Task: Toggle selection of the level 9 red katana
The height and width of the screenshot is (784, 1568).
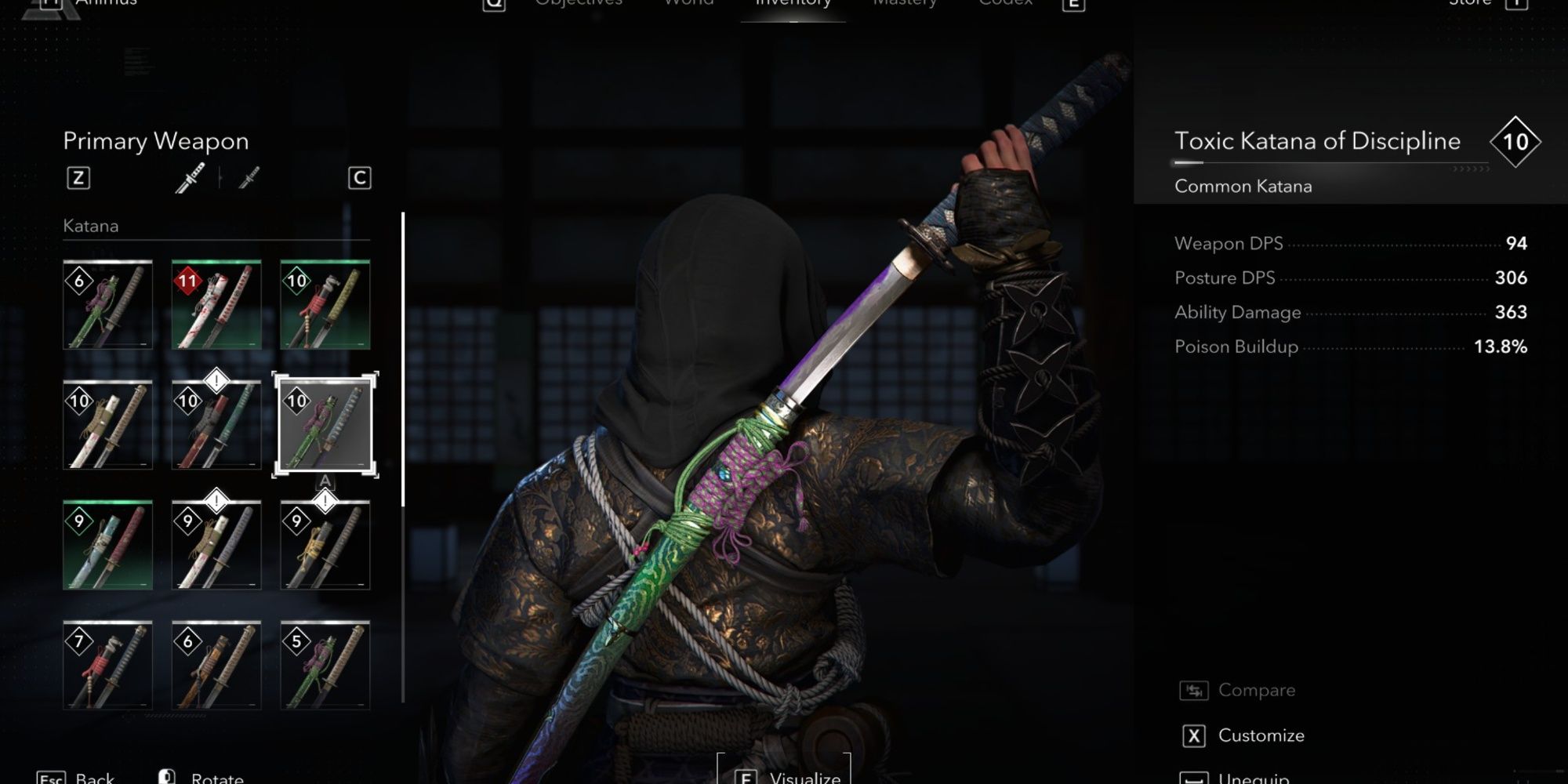Action: [107, 543]
